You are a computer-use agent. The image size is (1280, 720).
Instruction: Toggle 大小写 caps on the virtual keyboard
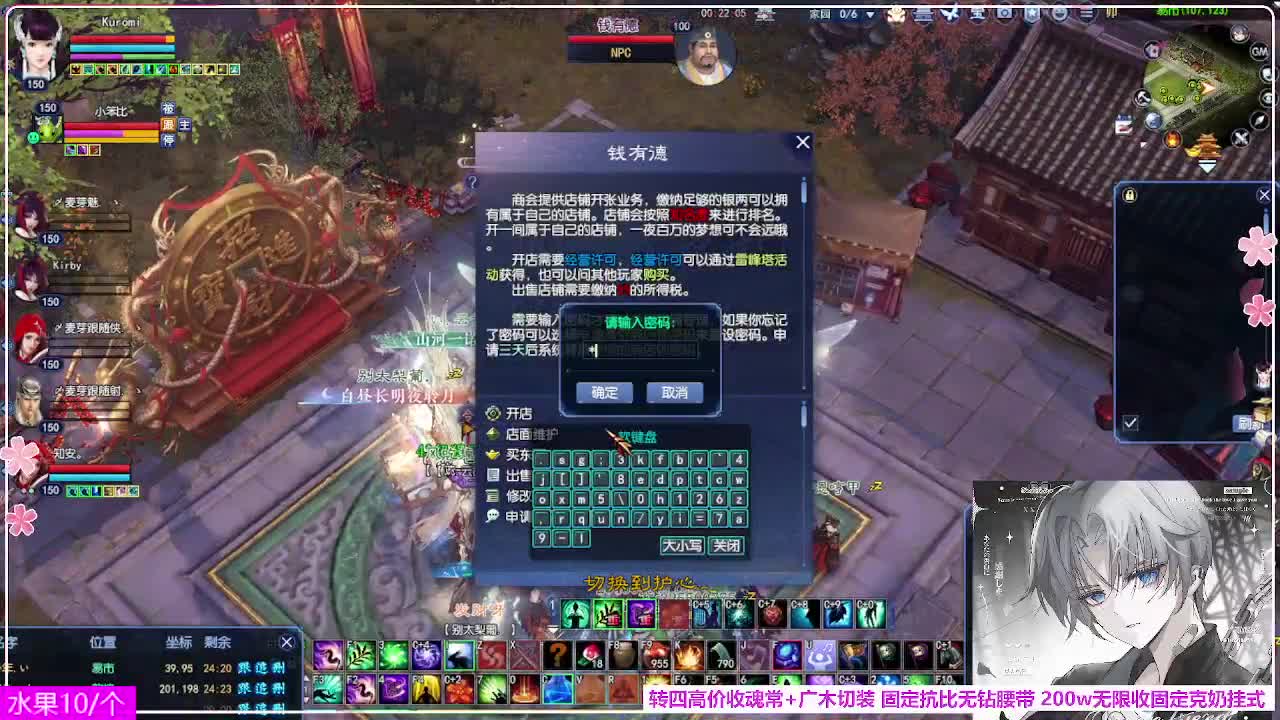[683, 546]
